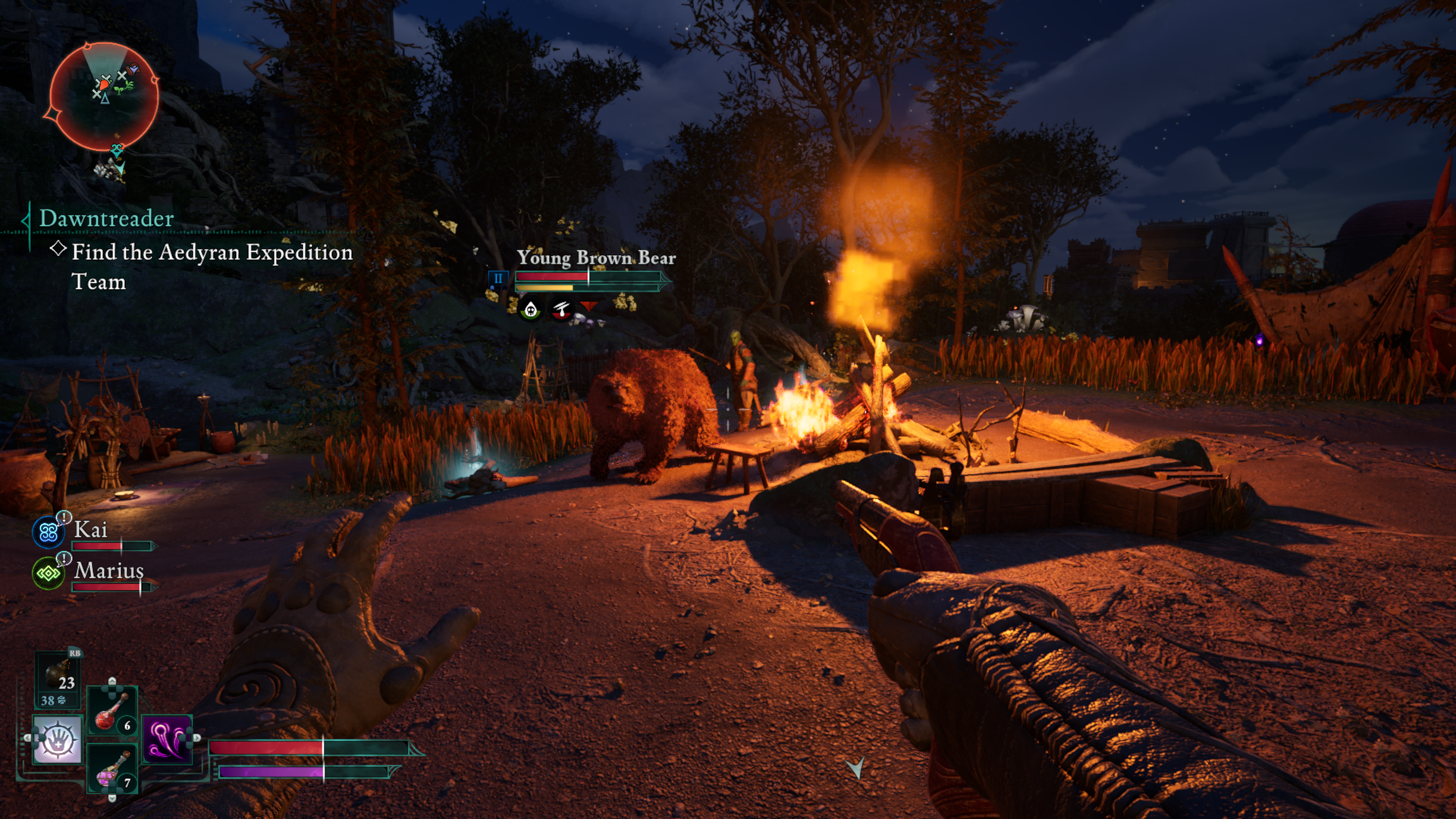Select Marius's companion portrait icon
This screenshot has width=1456, height=819.
[x=49, y=573]
